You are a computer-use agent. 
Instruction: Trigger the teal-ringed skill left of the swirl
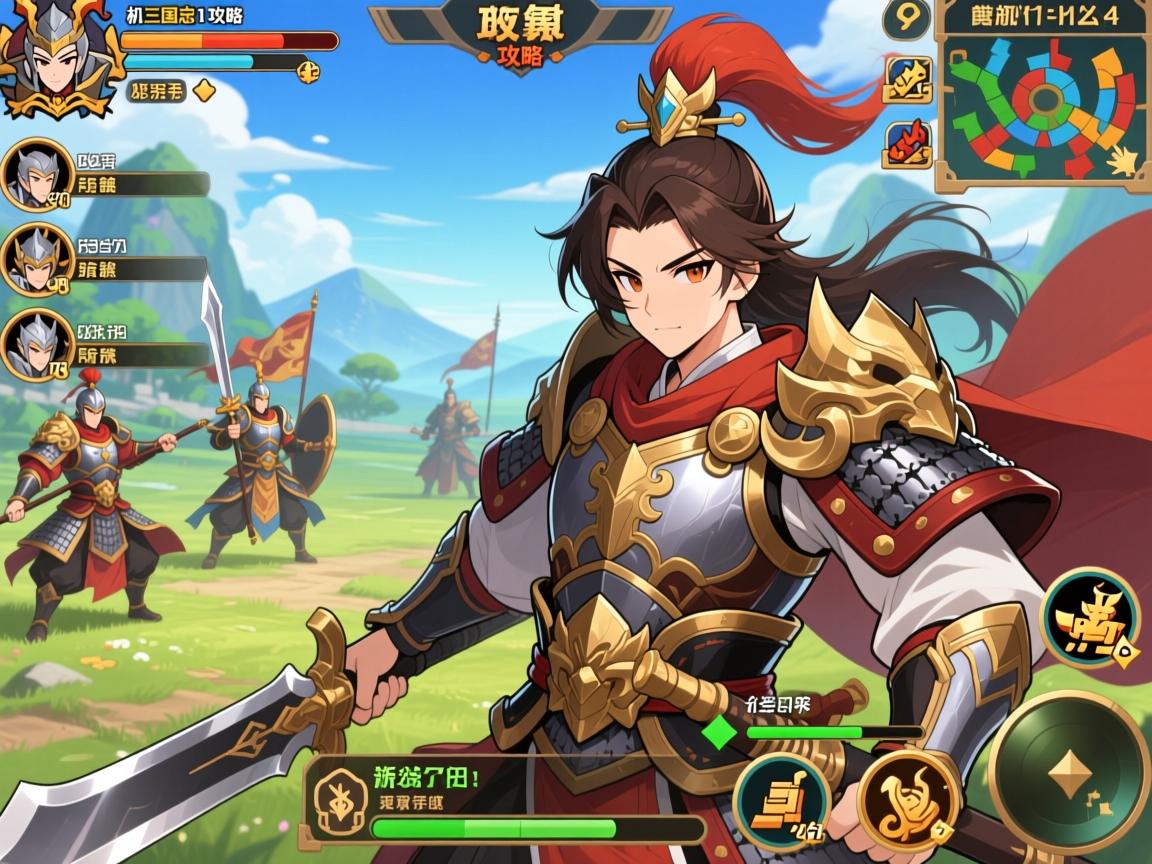point(782,802)
